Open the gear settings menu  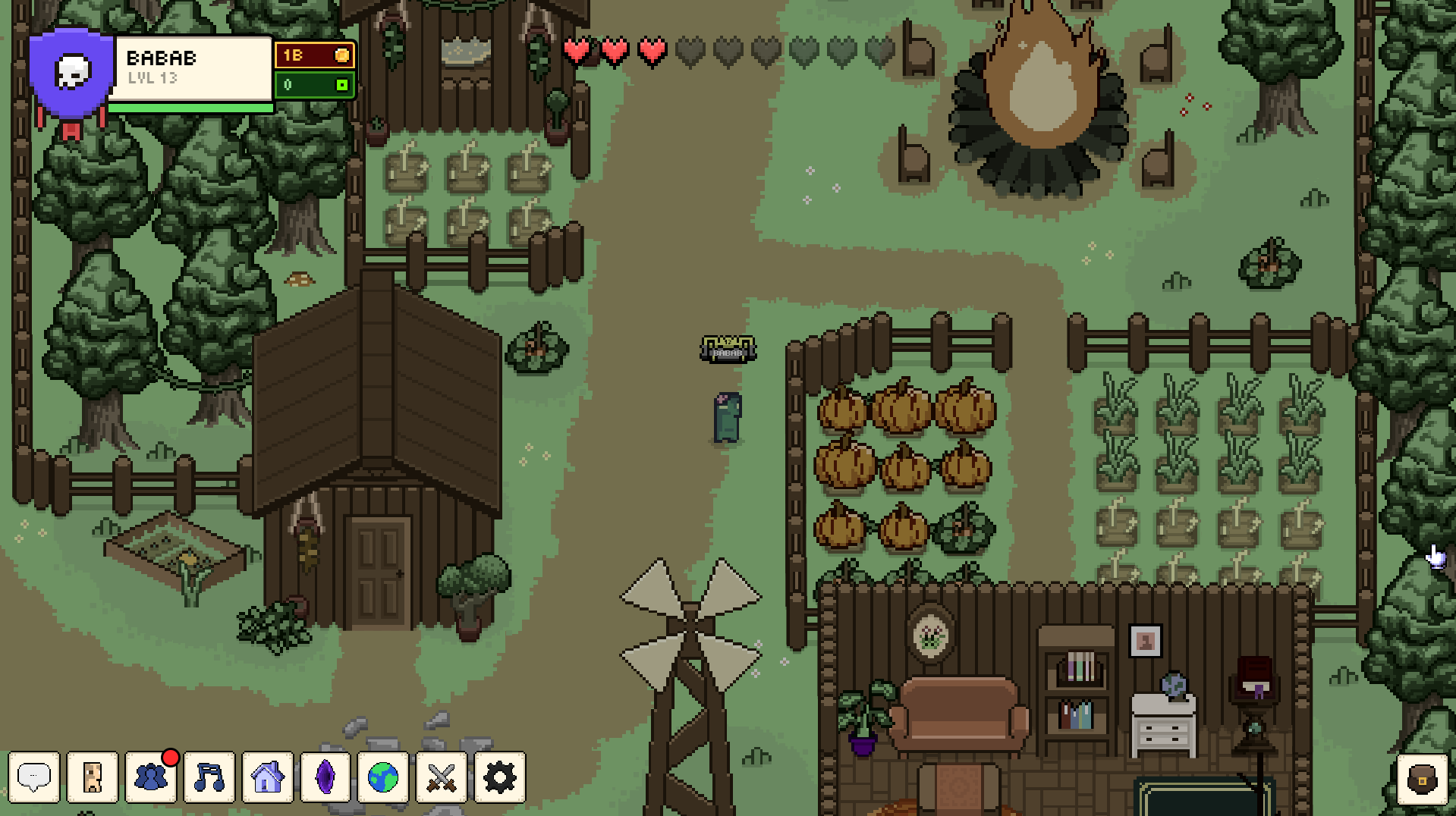click(x=500, y=777)
